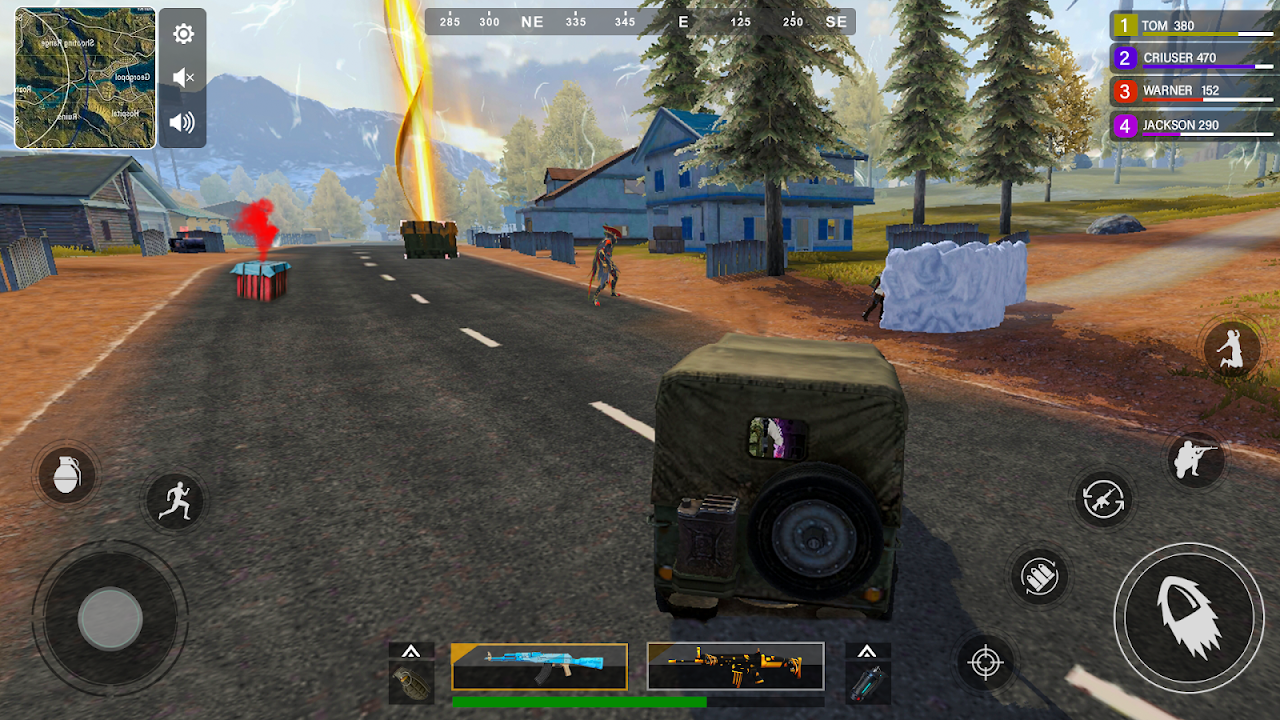
Task: Open the minimap
Action: click(x=85, y=78)
